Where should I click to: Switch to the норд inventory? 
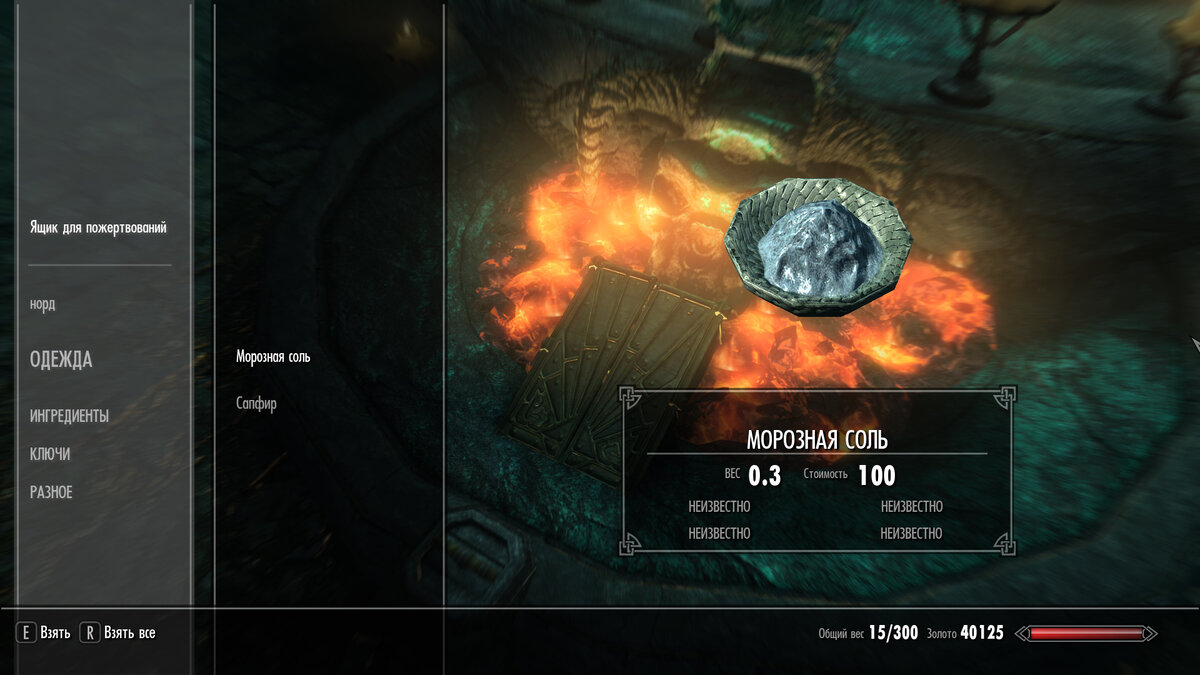(43, 304)
